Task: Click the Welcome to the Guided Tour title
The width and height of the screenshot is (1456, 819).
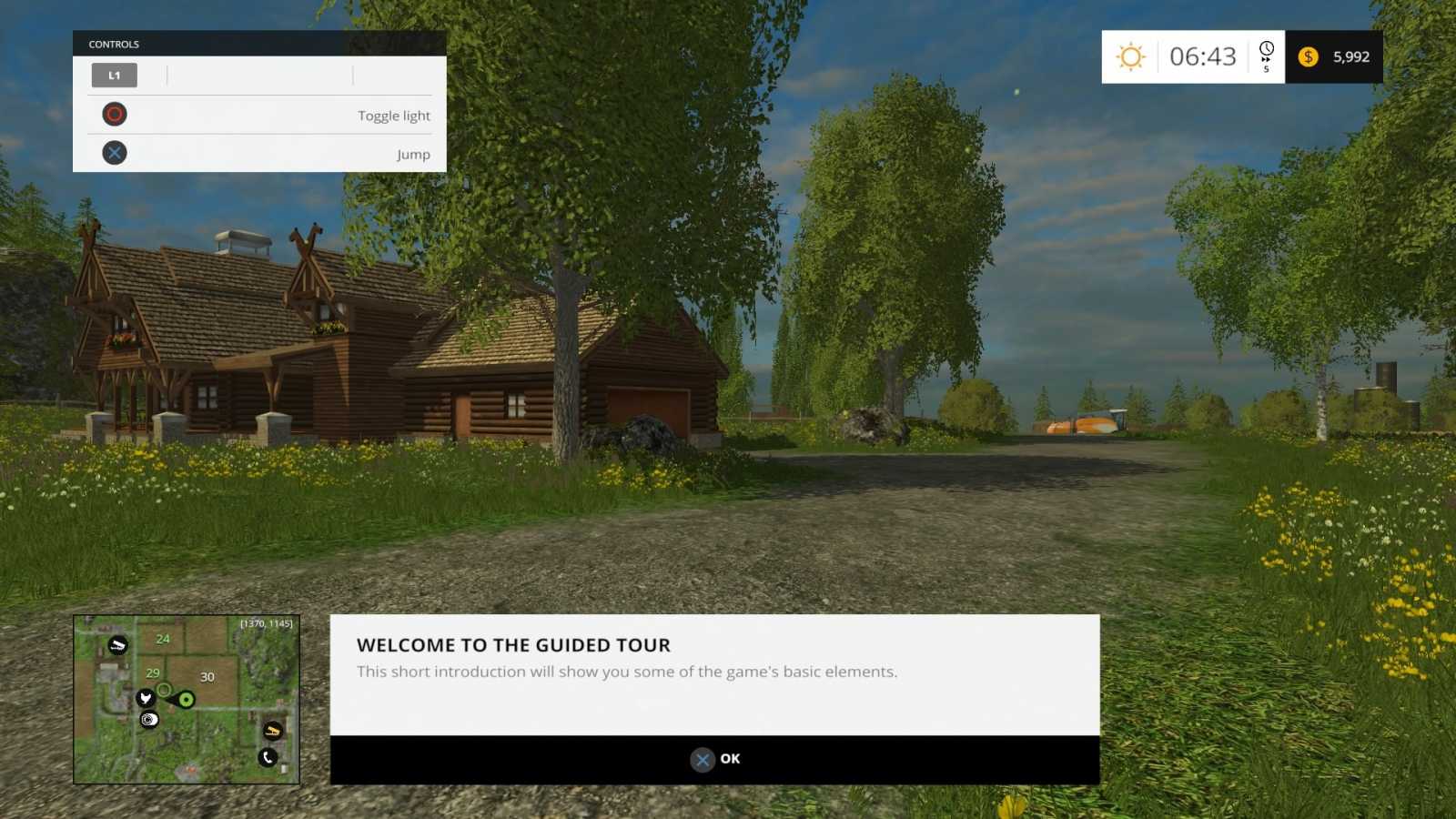Action: 513,644
